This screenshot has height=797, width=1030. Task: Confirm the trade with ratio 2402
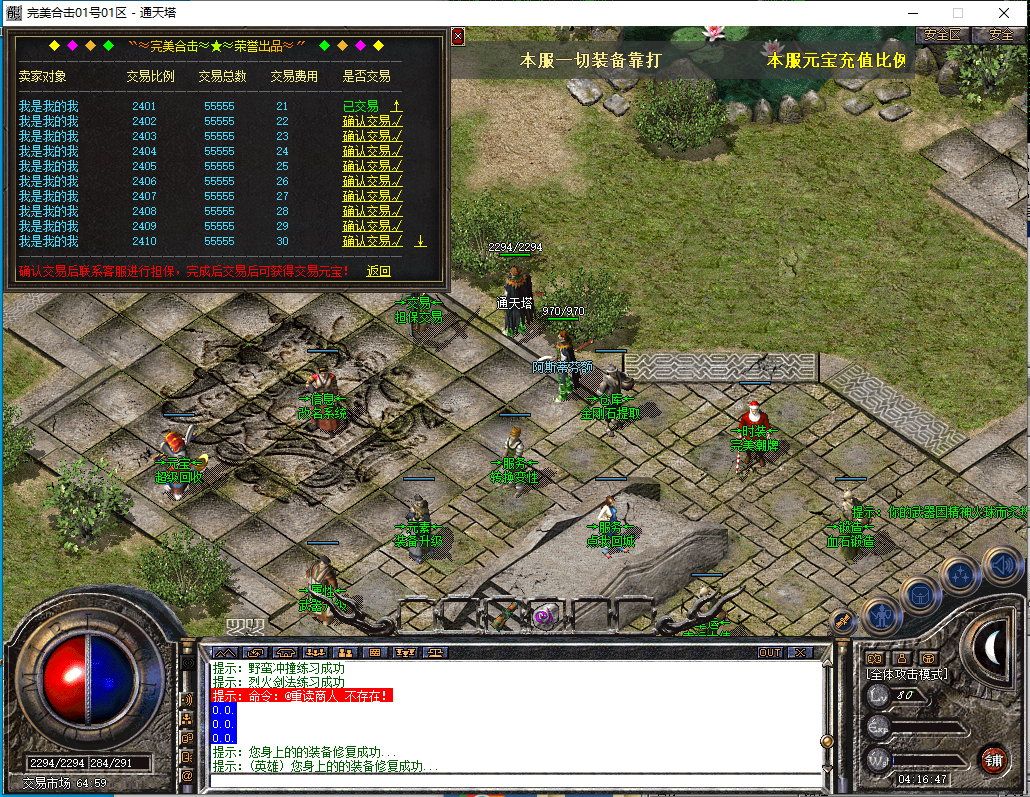pyautogui.click(x=372, y=121)
